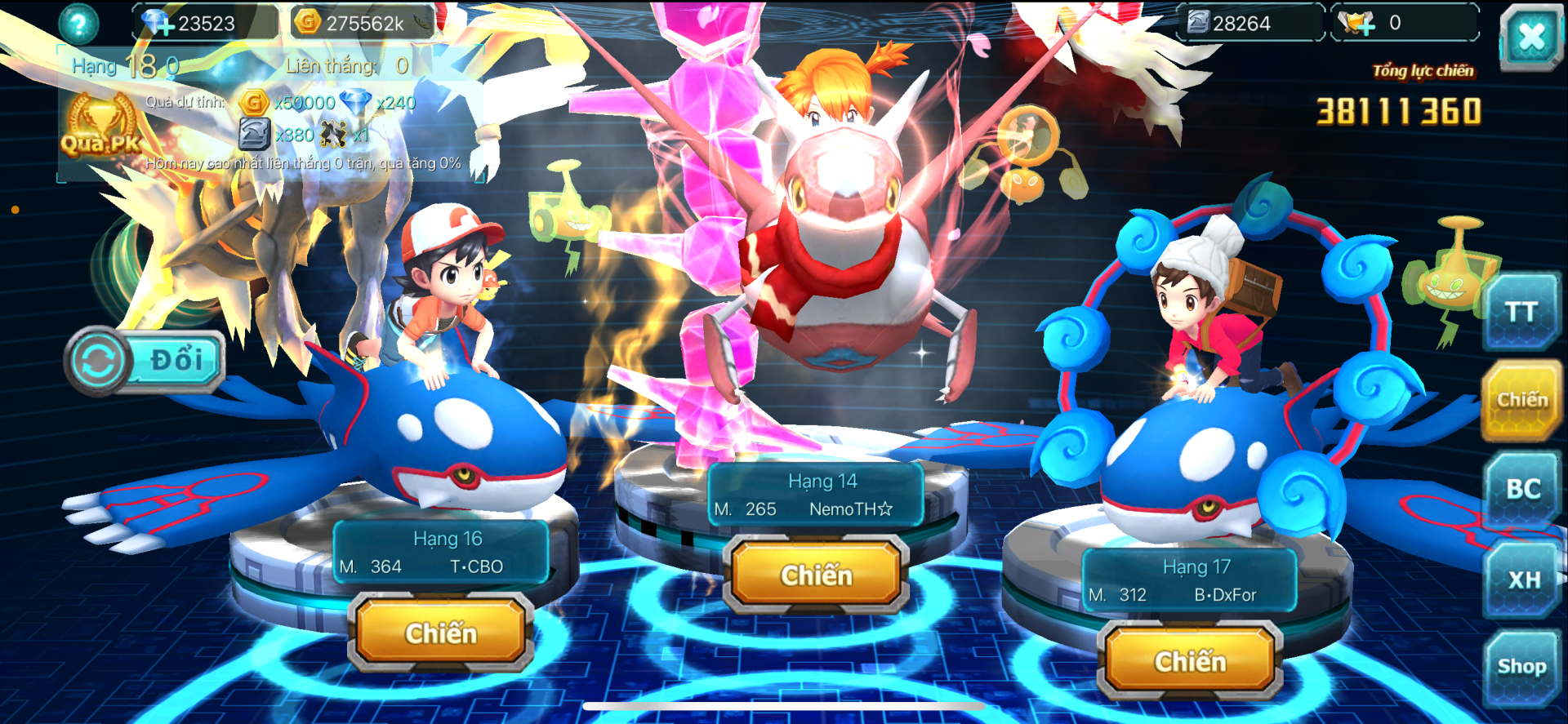1568x724 pixels.
Task: Battle B·DxFor via the Chiến button
Action: click(1190, 660)
